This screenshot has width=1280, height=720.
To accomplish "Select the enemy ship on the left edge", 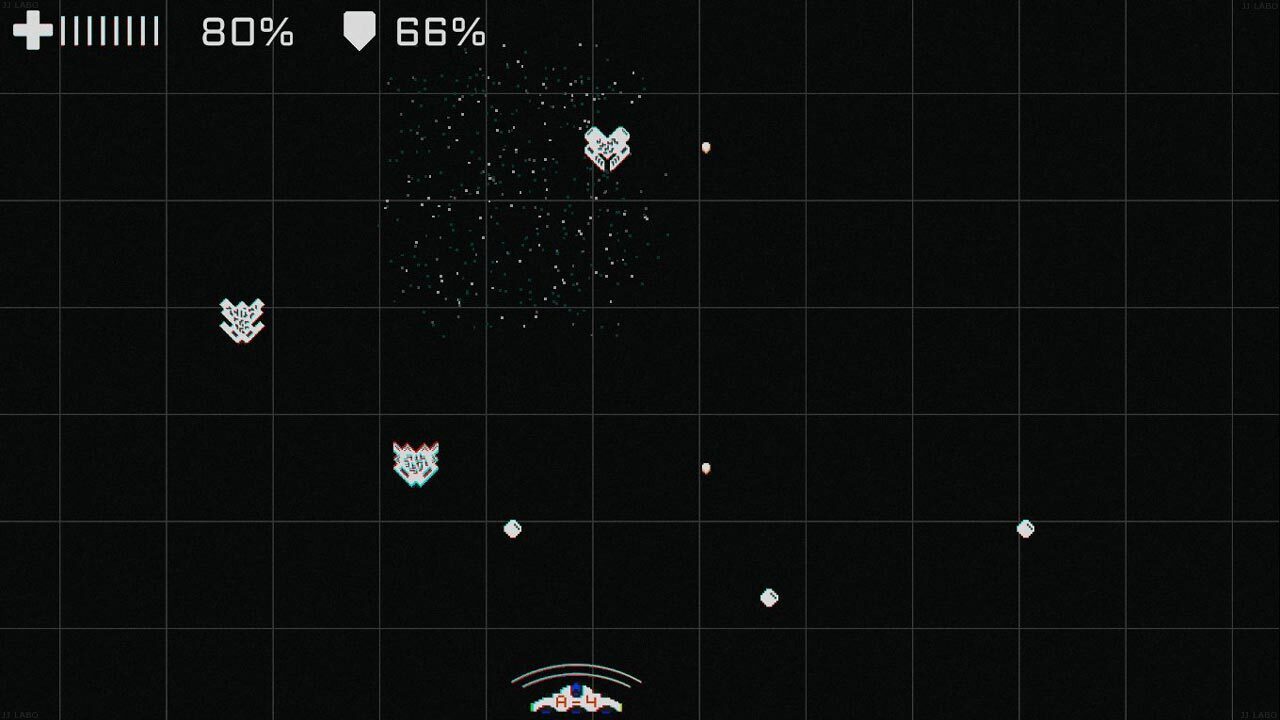I will tap(240, 322).
